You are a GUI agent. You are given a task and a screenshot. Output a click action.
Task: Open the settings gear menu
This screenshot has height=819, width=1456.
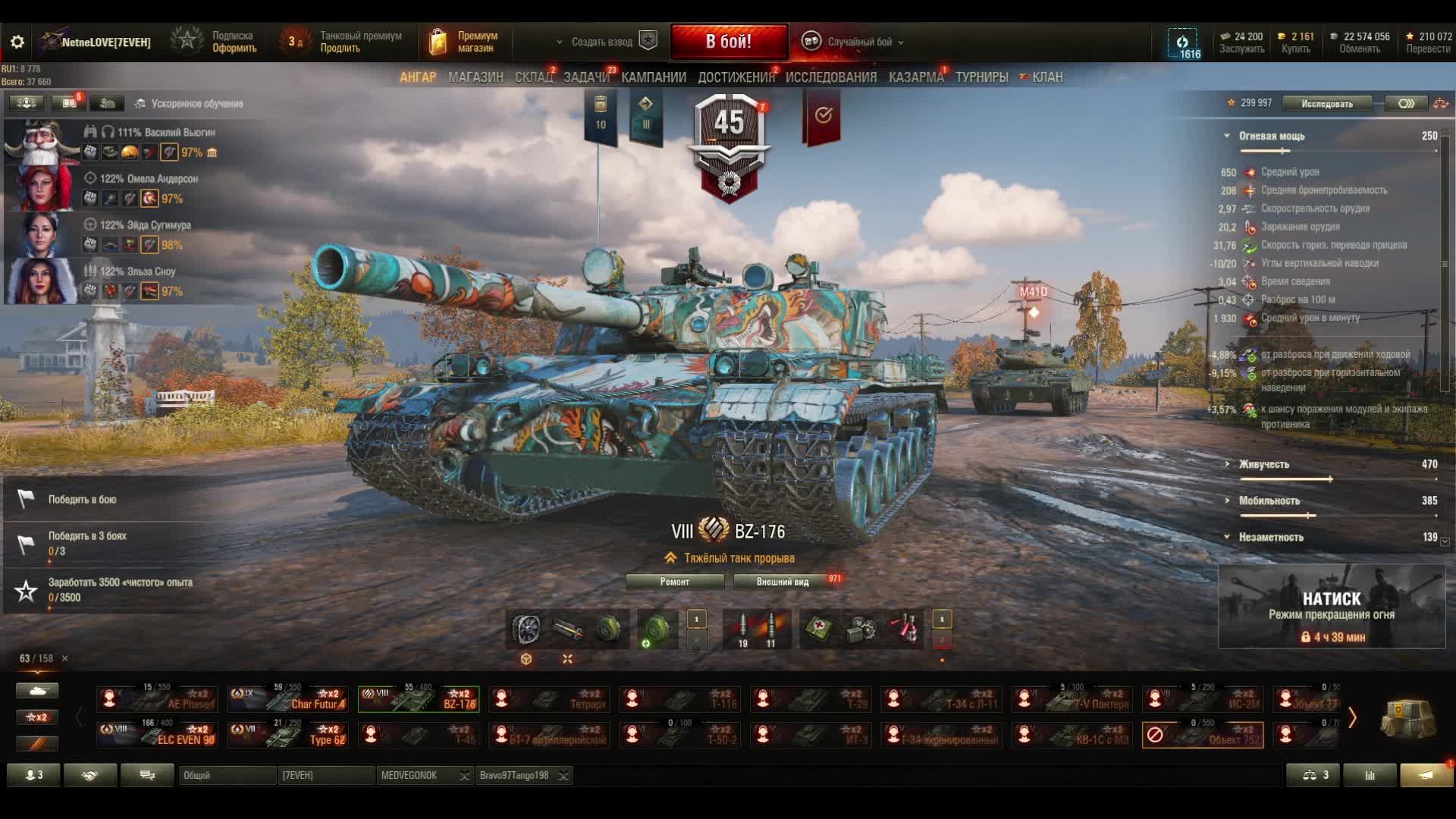click(x=17, y=42)
